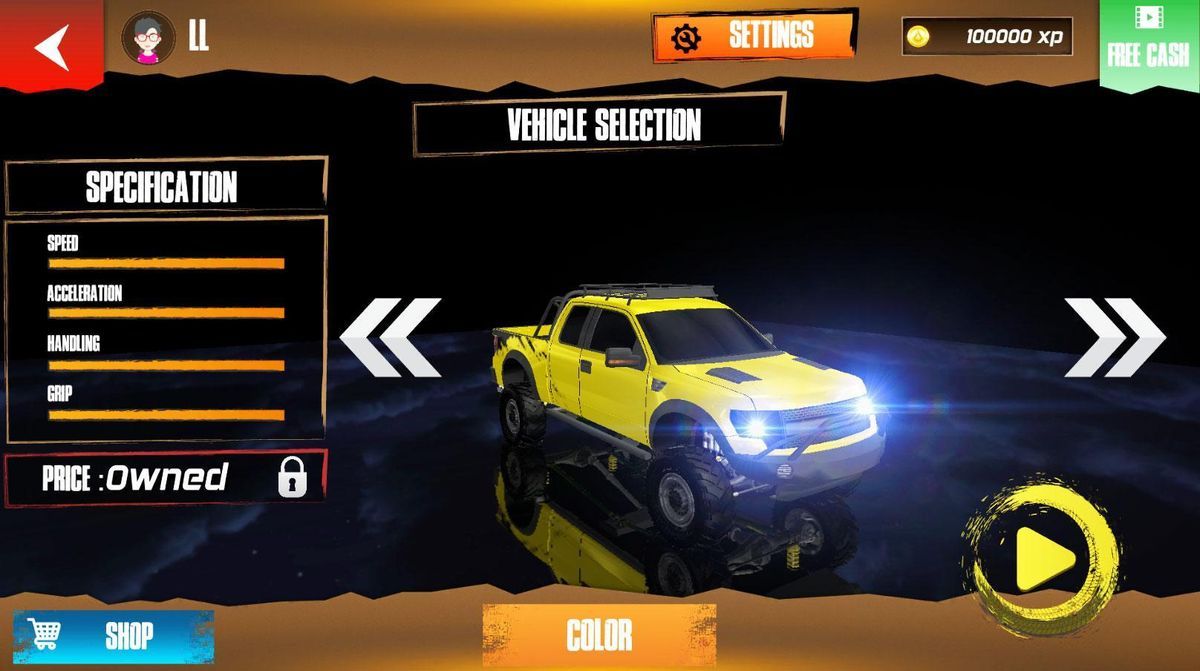Show the next vehicle

click(x=1114, y=337)
